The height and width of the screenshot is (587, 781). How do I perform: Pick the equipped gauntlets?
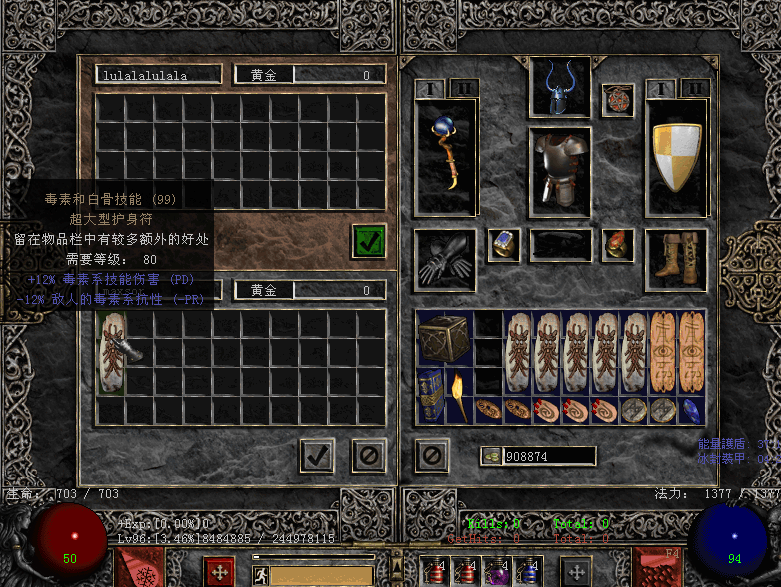tap(445, 260)
